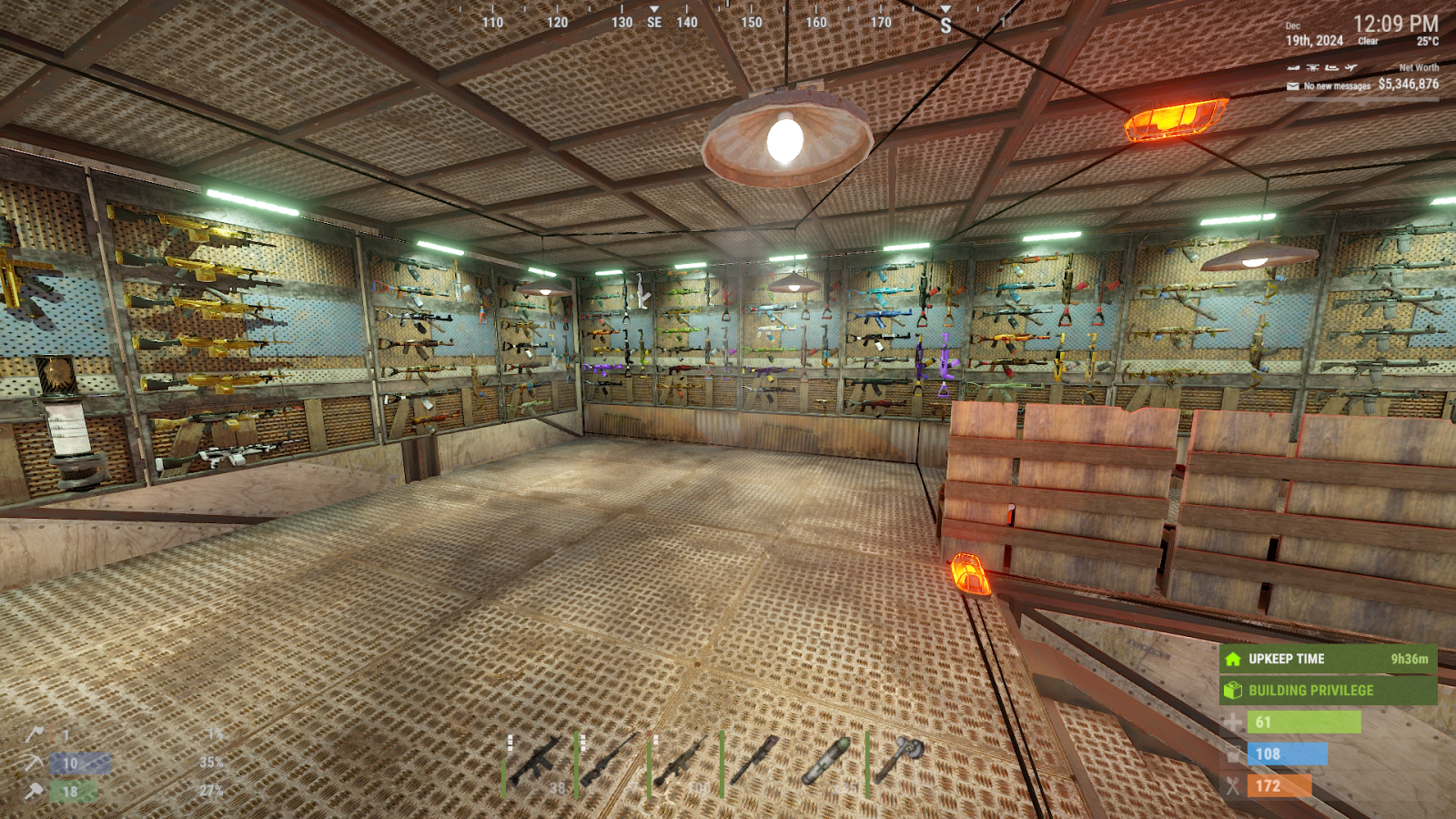Equip the bolt action sniper rifle
The height and width of the screenshot is (819, 1456).
coord(610,763)
